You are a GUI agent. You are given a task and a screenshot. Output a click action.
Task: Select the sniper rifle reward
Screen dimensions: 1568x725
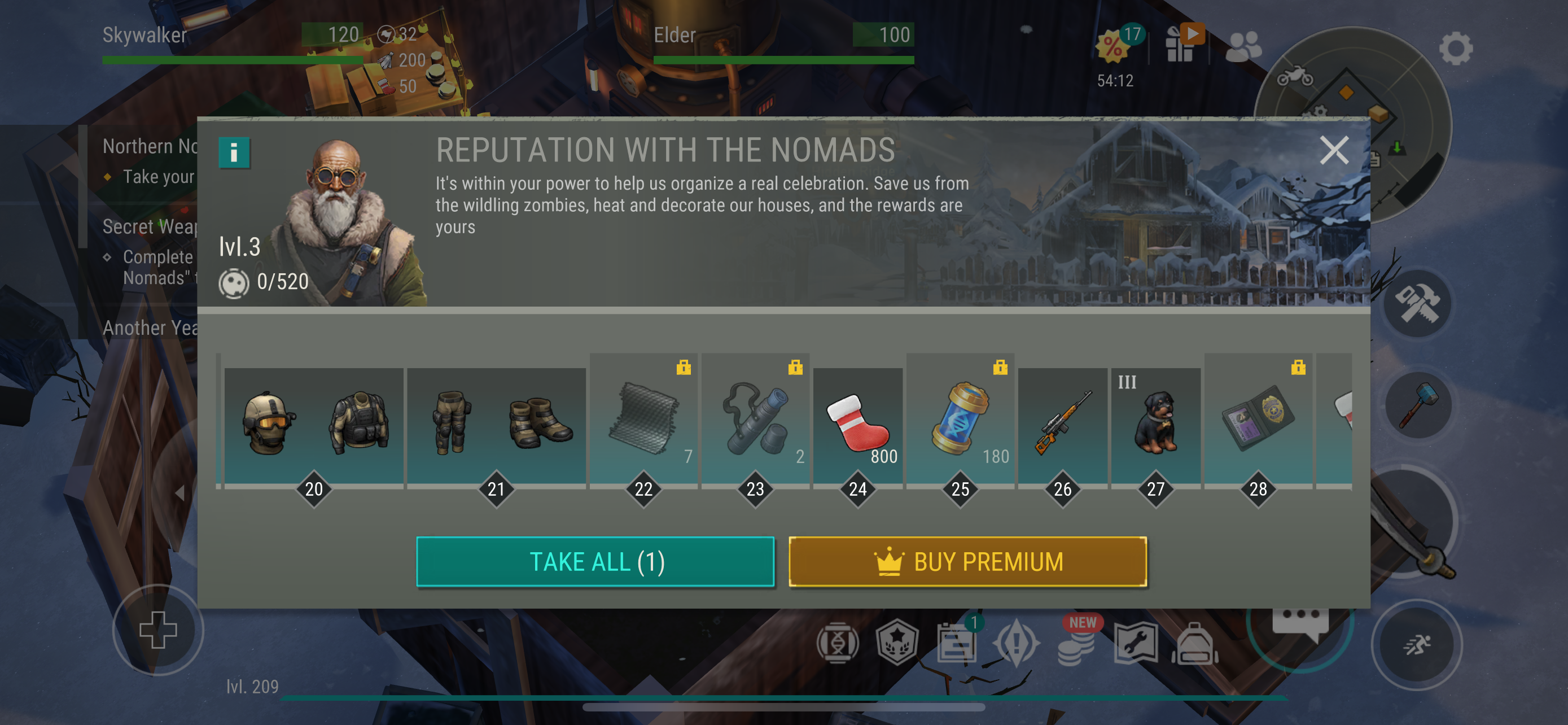click(x=1062, y=425)
